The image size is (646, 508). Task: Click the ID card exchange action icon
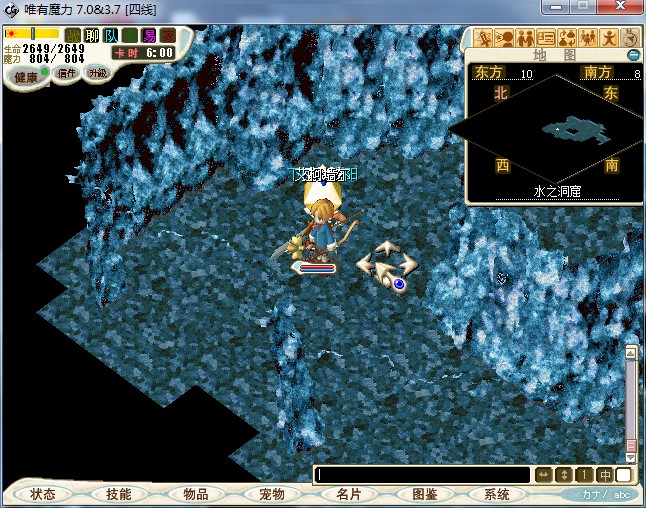pyautogui.click(x=546, y=38)
